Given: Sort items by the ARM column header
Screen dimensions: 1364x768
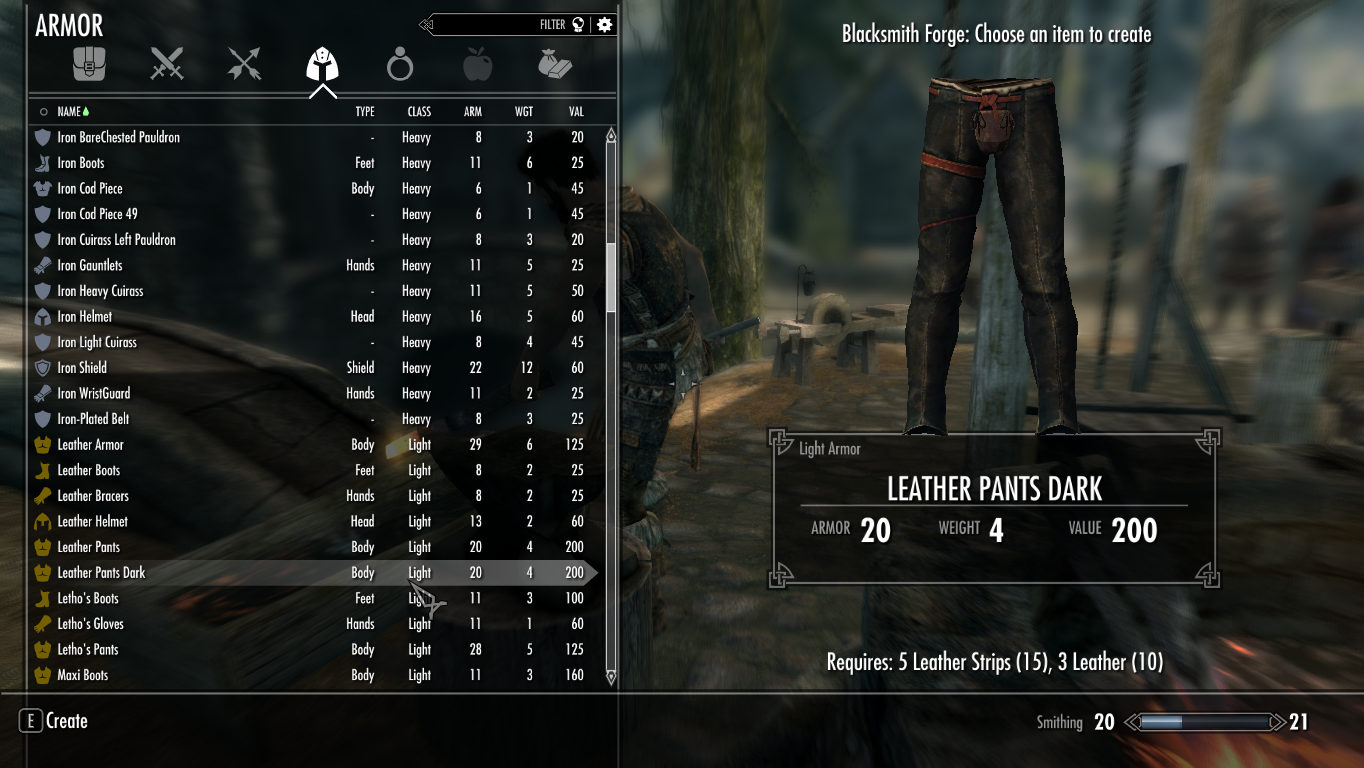Looking at the screenshot, I should [473, 112].
